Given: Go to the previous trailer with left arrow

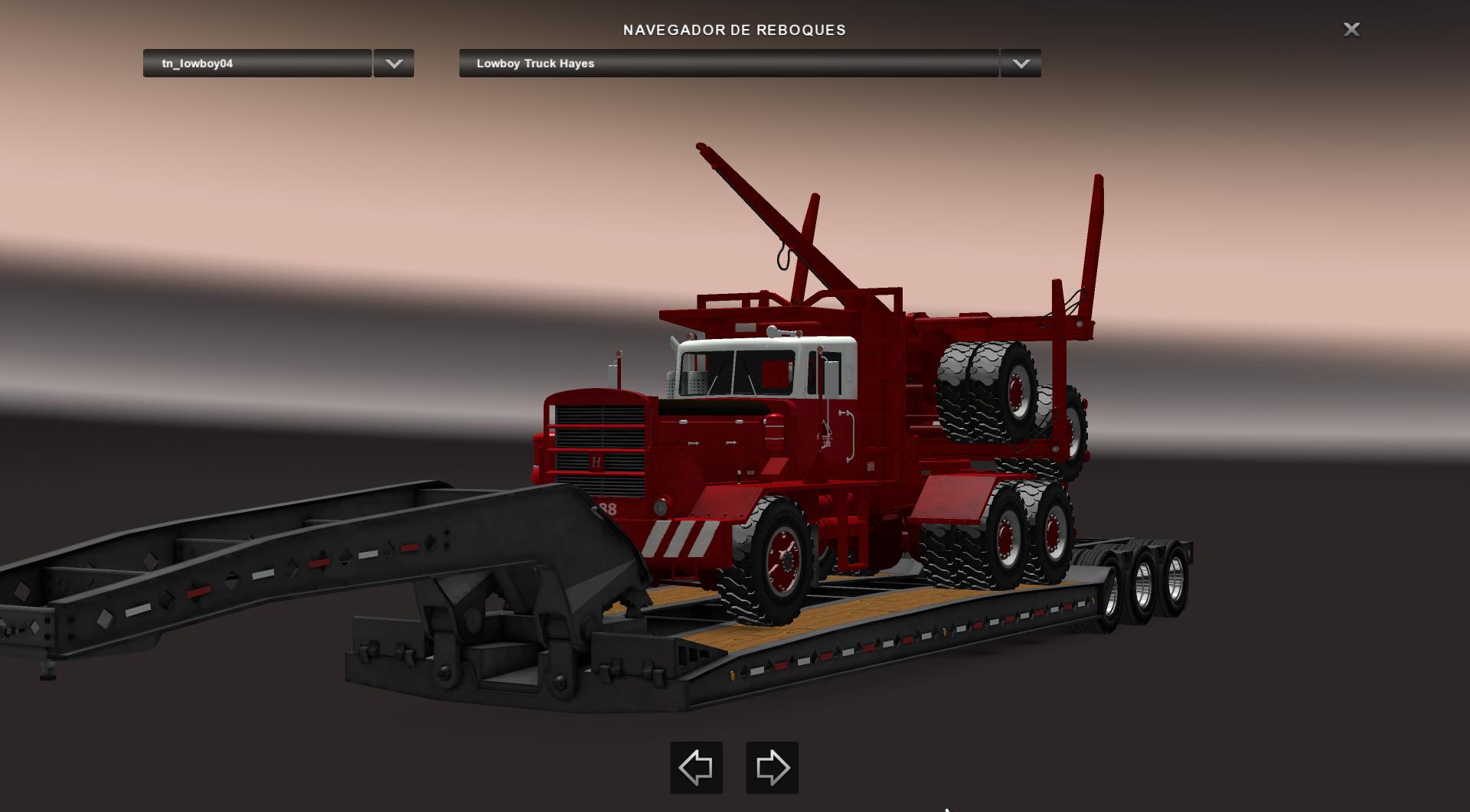Looking at the screenshot, I should pyautogui.click(x=696, y=767).
